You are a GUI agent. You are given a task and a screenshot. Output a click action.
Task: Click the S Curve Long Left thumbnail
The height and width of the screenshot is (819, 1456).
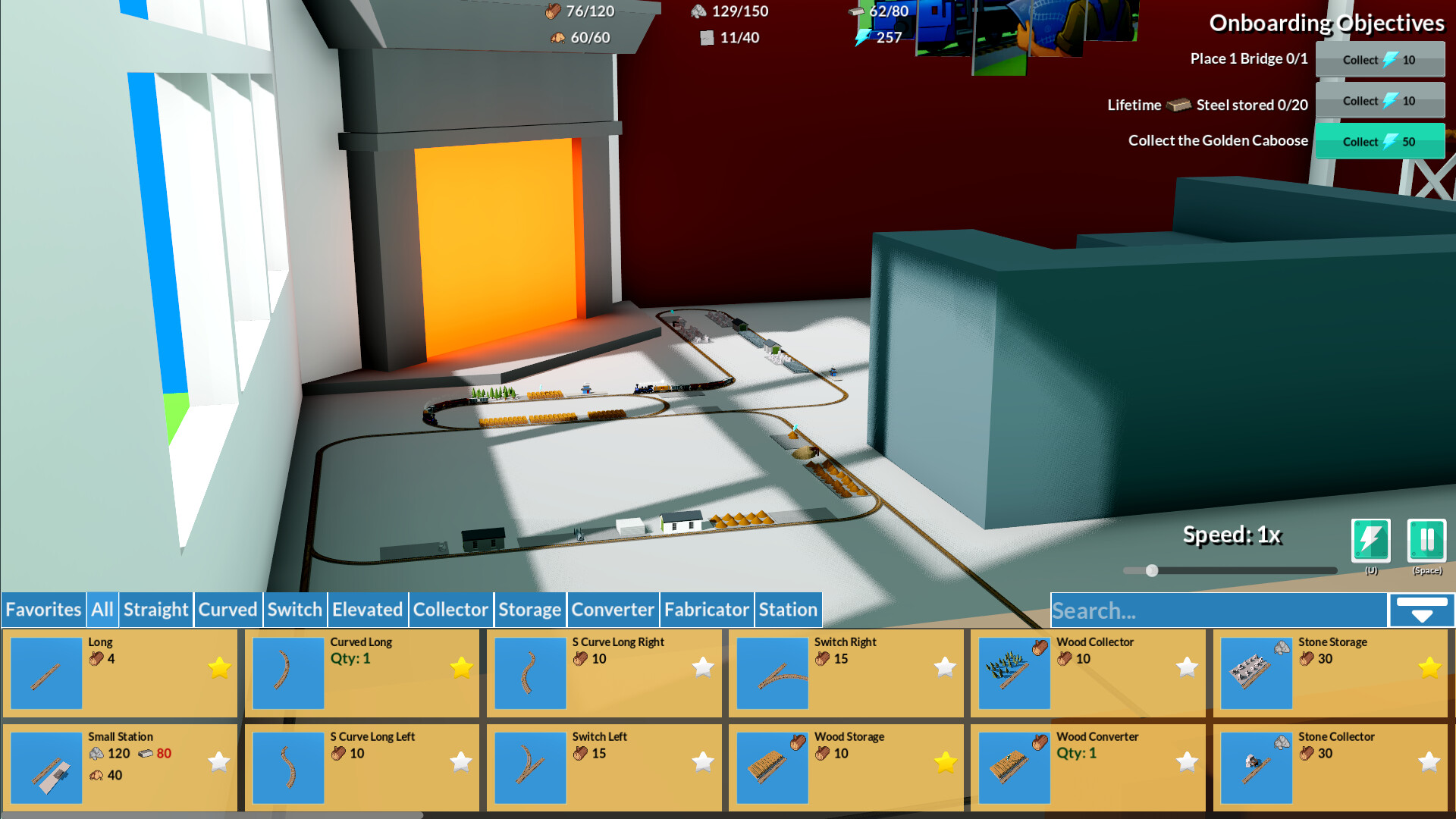click(x=287, y=767)
